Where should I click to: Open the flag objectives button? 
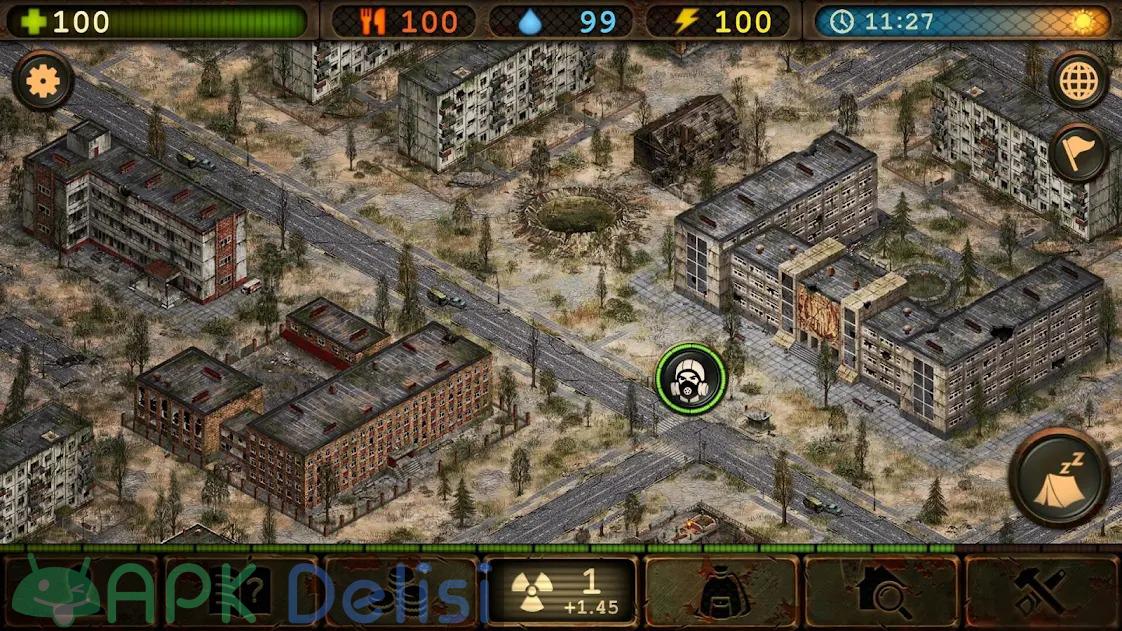pos(1078,153)
